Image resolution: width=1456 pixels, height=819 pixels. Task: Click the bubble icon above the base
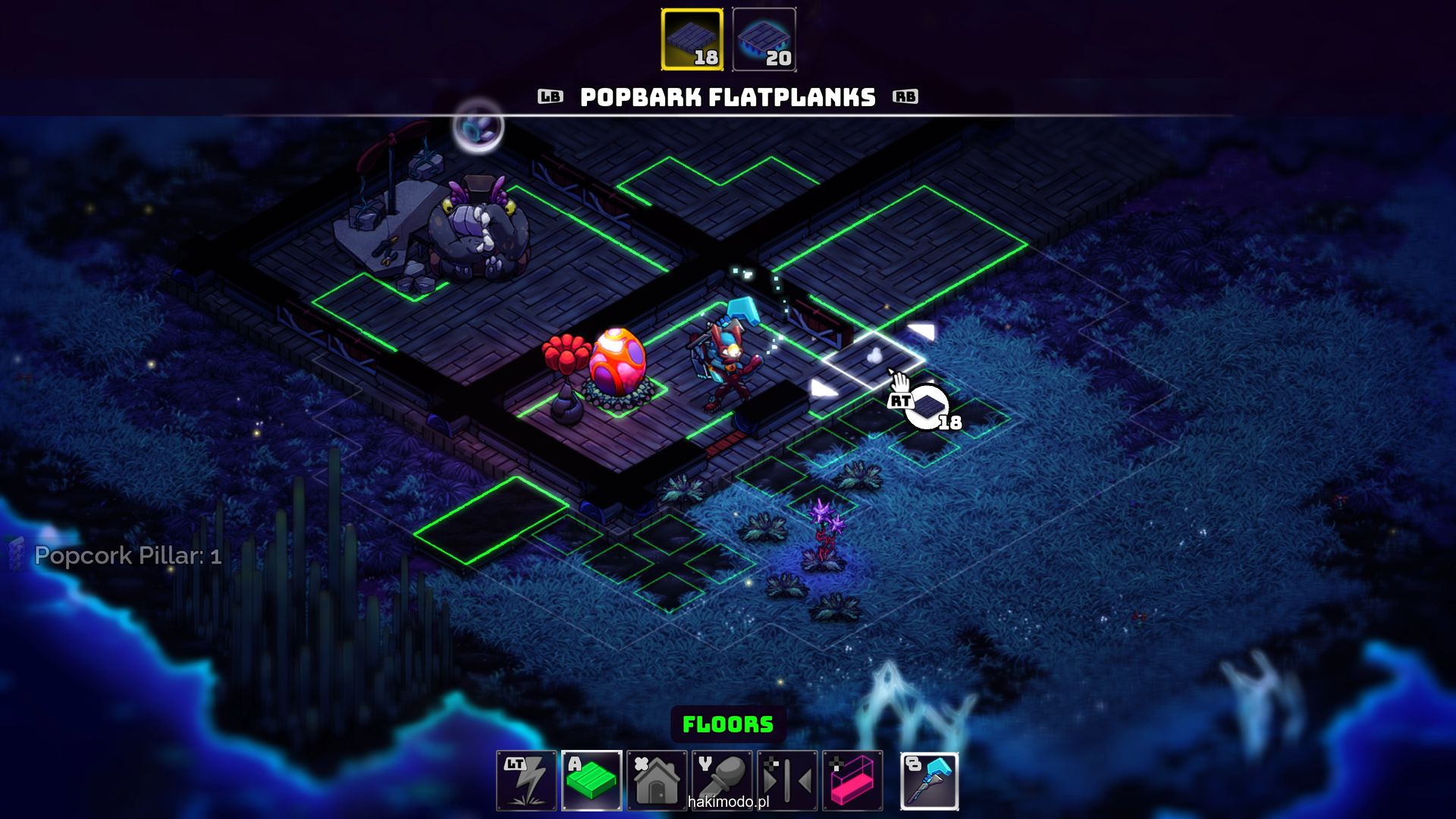pyautogui.click(x=478, y=127)
